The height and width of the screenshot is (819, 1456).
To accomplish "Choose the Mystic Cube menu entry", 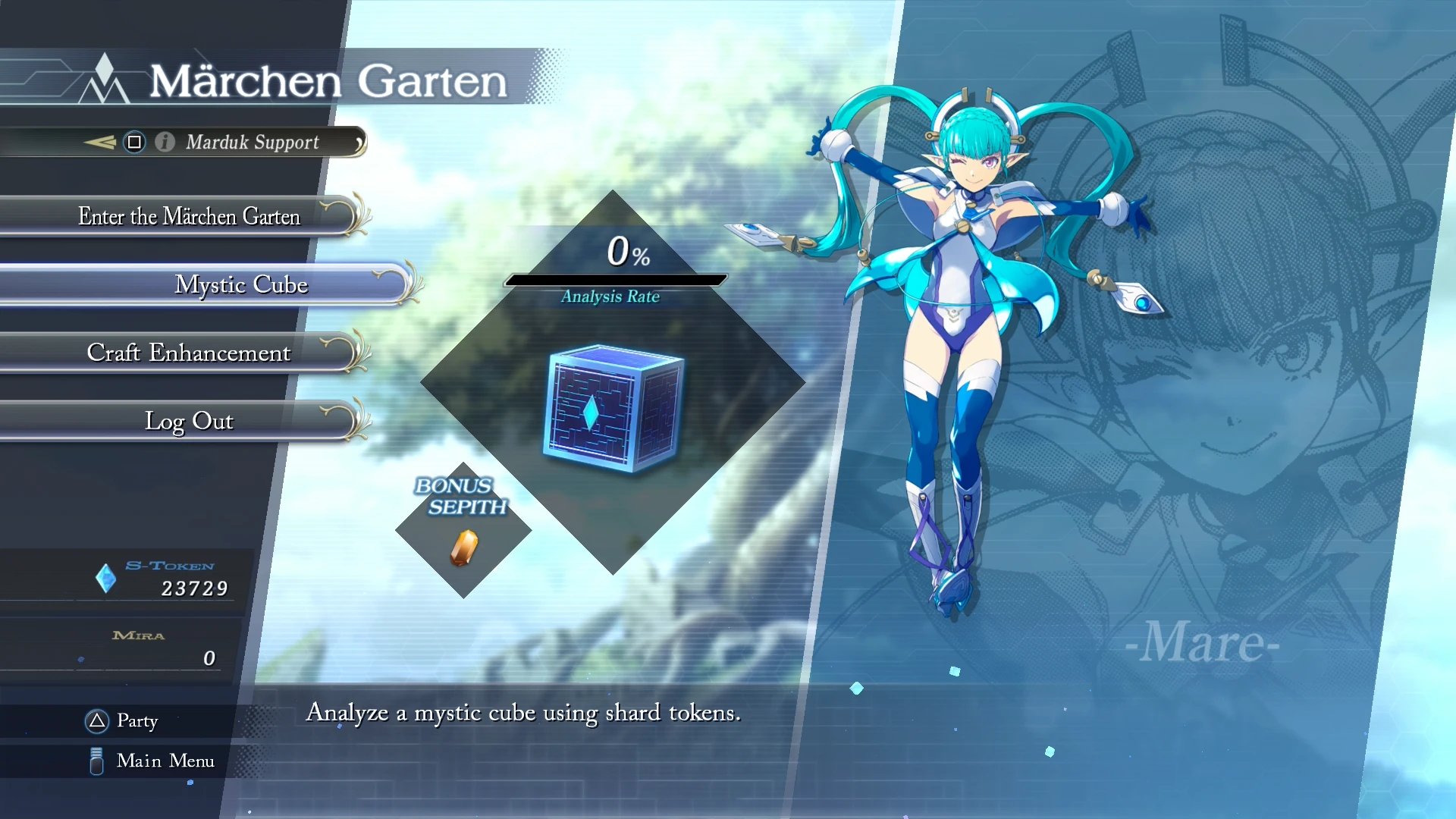I will pos(241,284).
